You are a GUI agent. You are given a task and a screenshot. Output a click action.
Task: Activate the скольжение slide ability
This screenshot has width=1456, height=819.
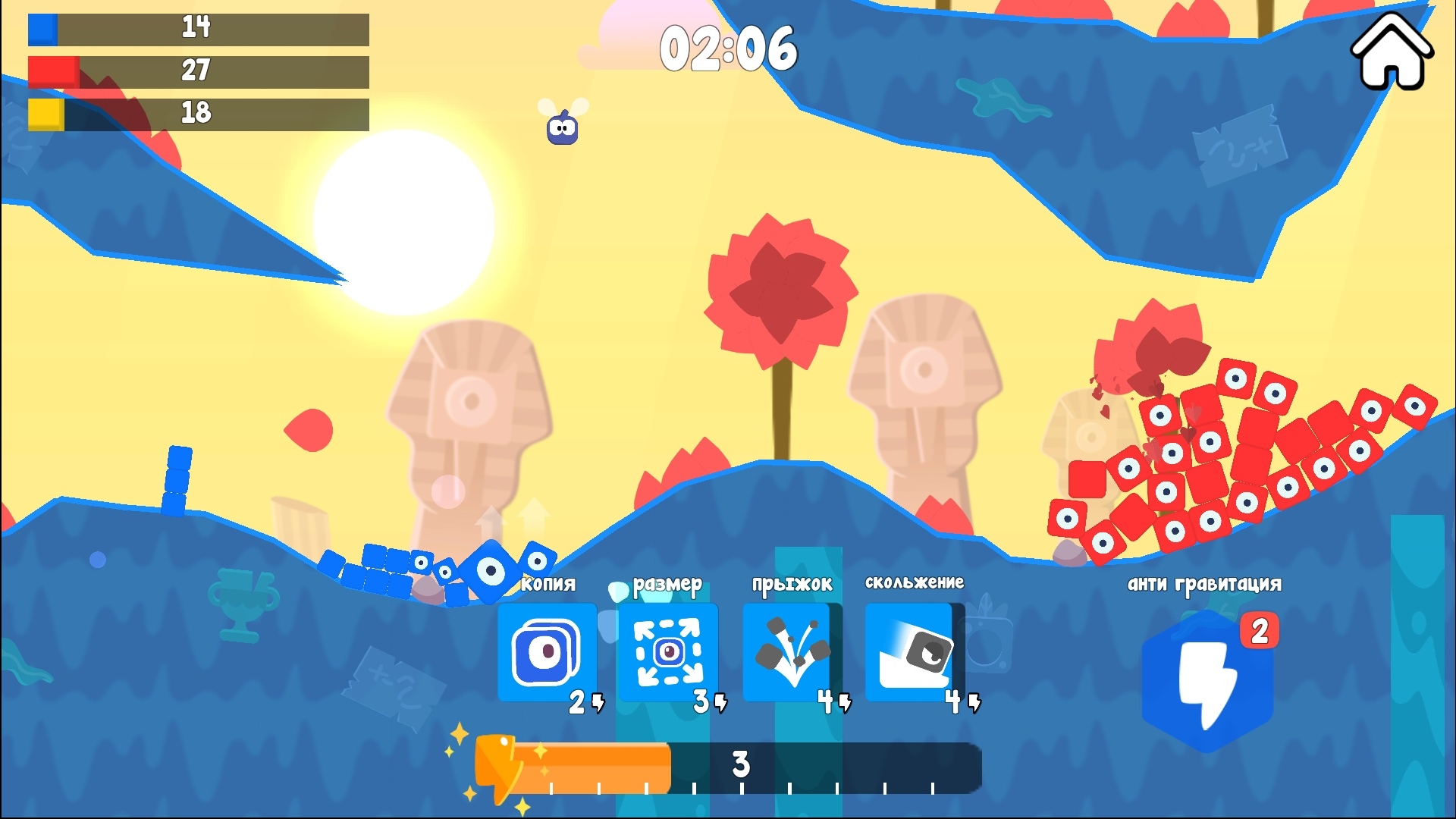click(908, 654)
